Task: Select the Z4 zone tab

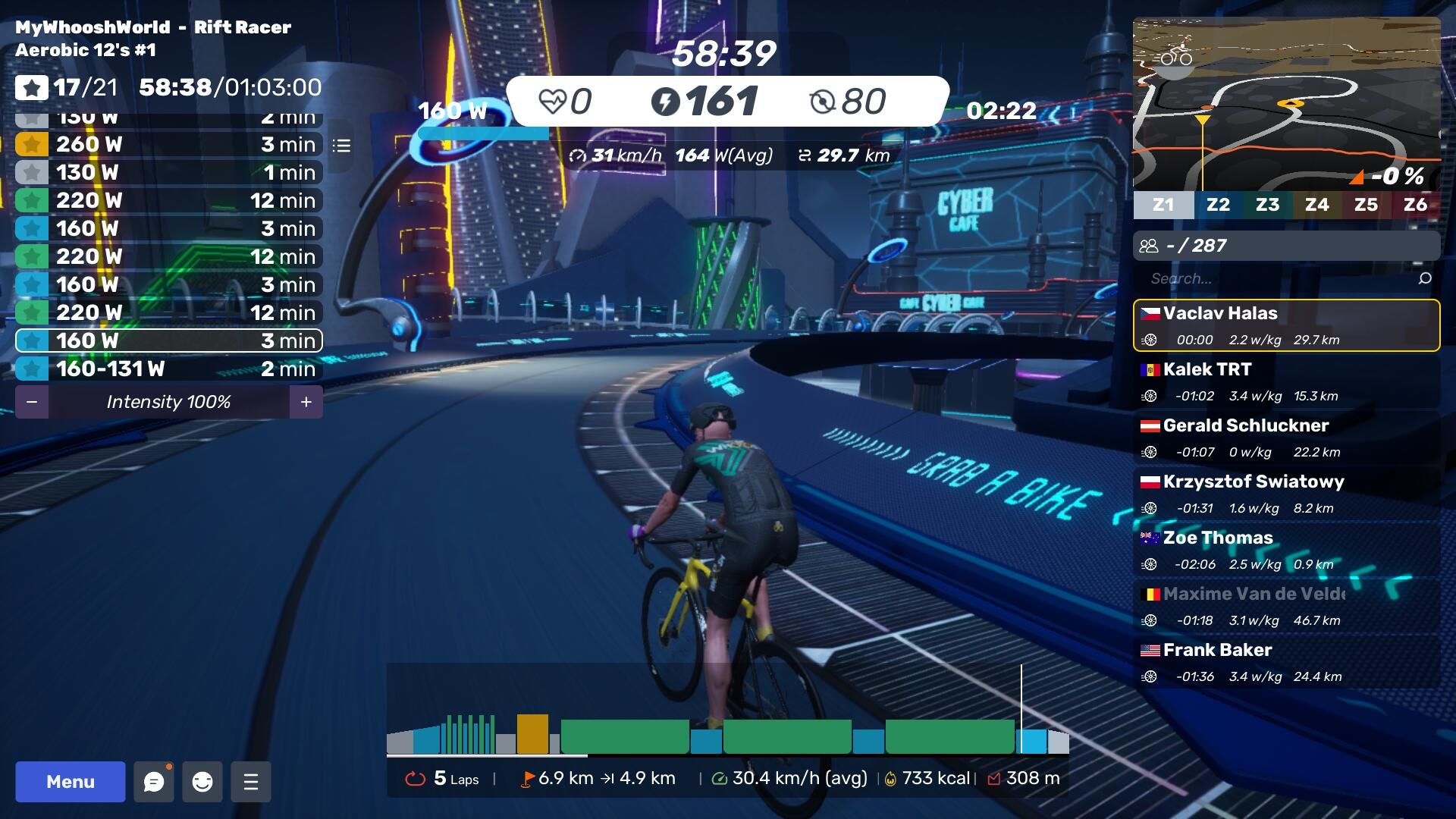Action: pyautogui.click(x=1316, y=205)
